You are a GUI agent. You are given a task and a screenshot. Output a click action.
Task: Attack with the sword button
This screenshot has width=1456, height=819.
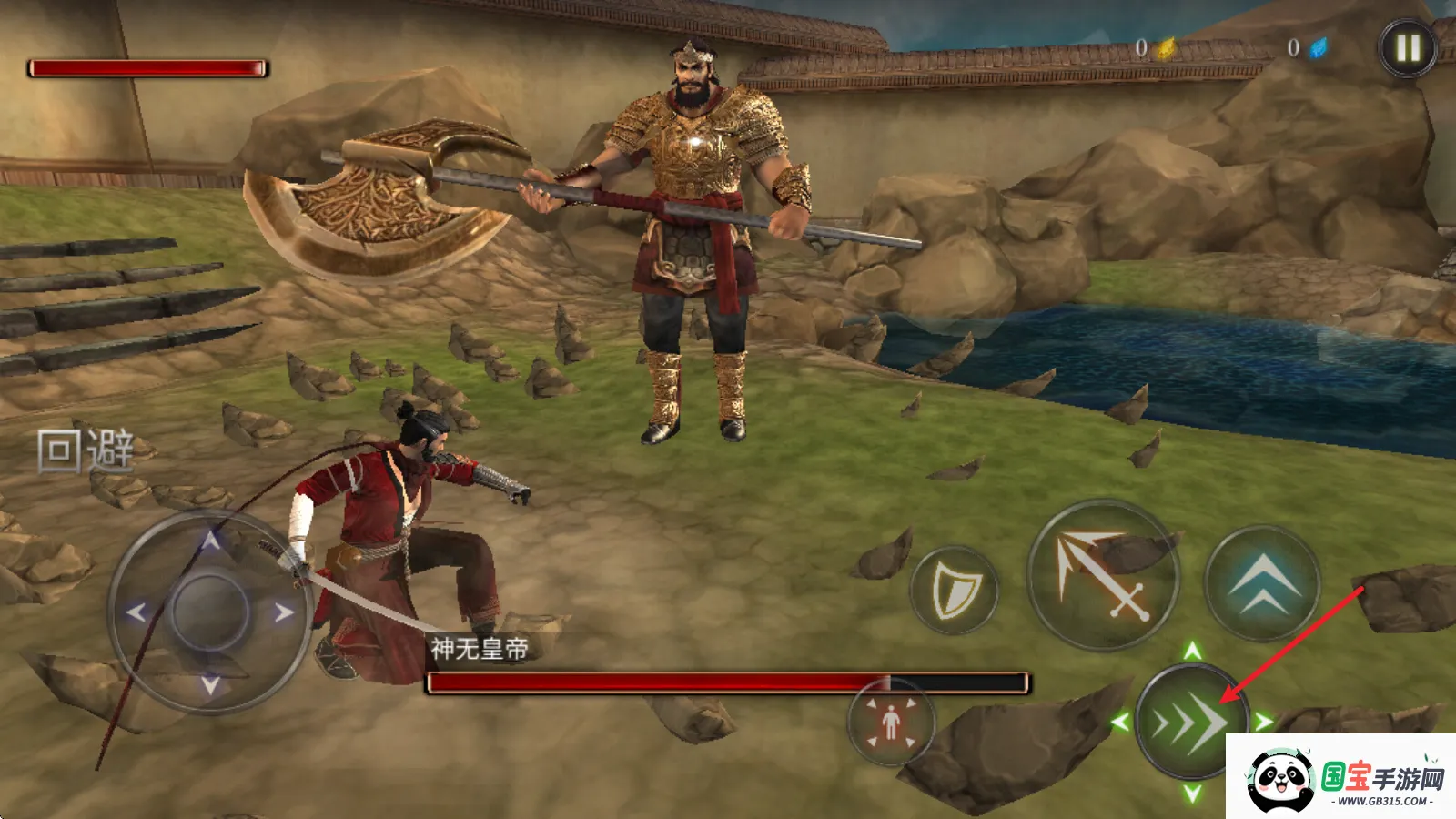click(1103, 574)
